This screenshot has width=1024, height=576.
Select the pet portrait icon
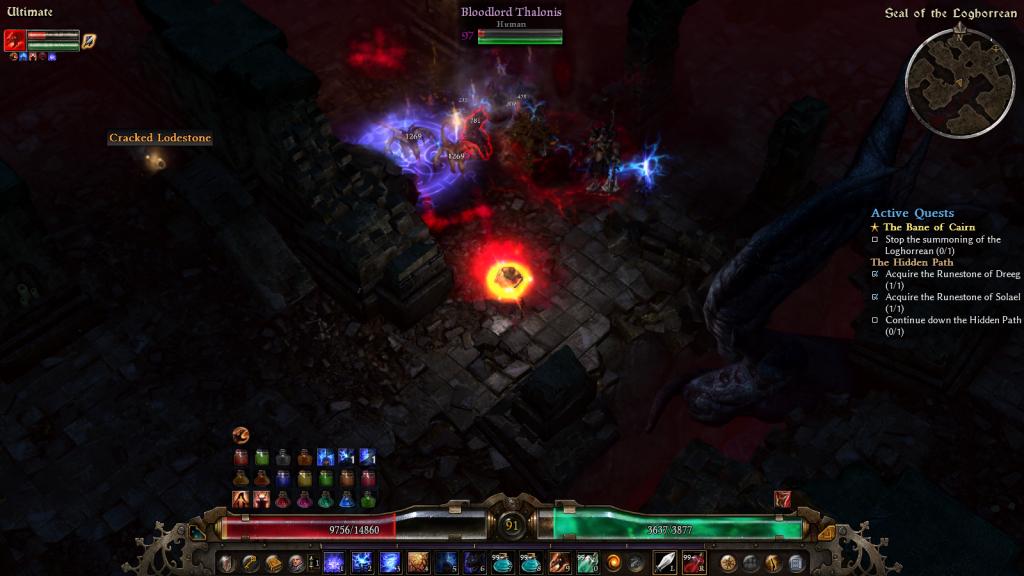(x=15, y=40)
